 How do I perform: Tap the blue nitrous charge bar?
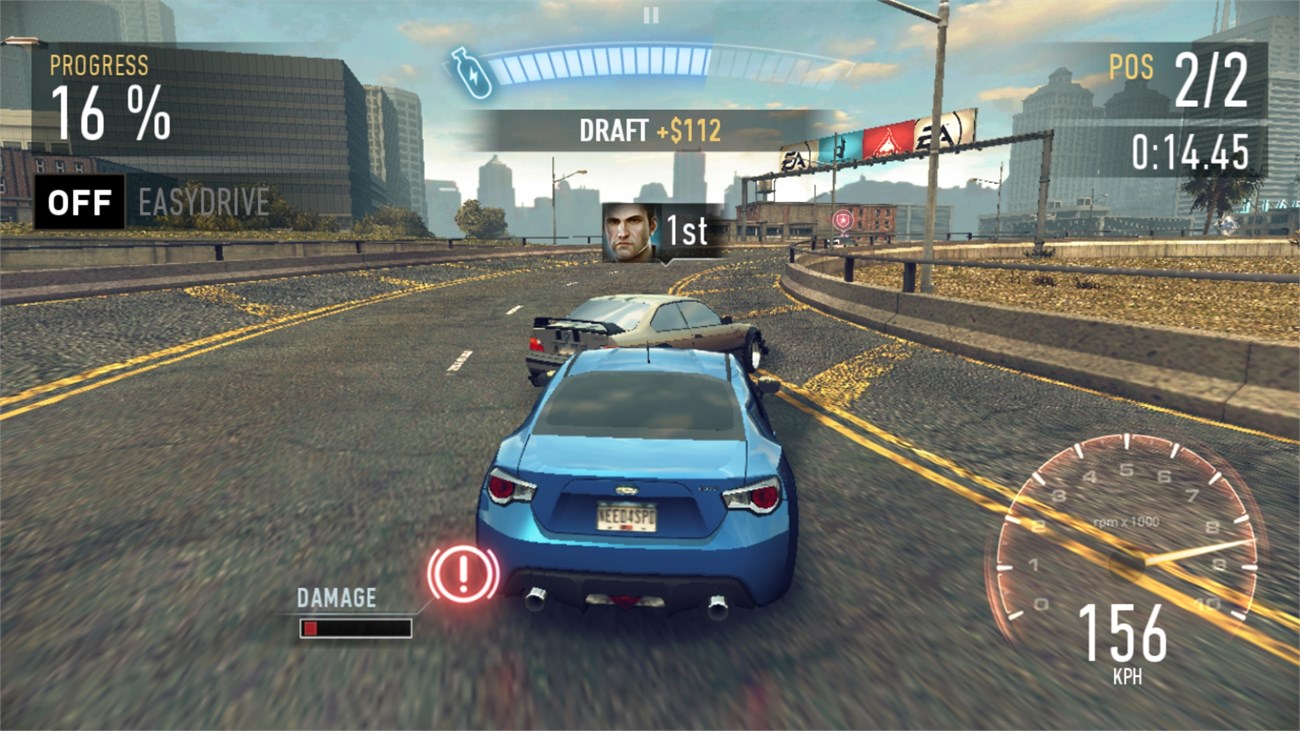pyautogui.click(x=600, y=62)
